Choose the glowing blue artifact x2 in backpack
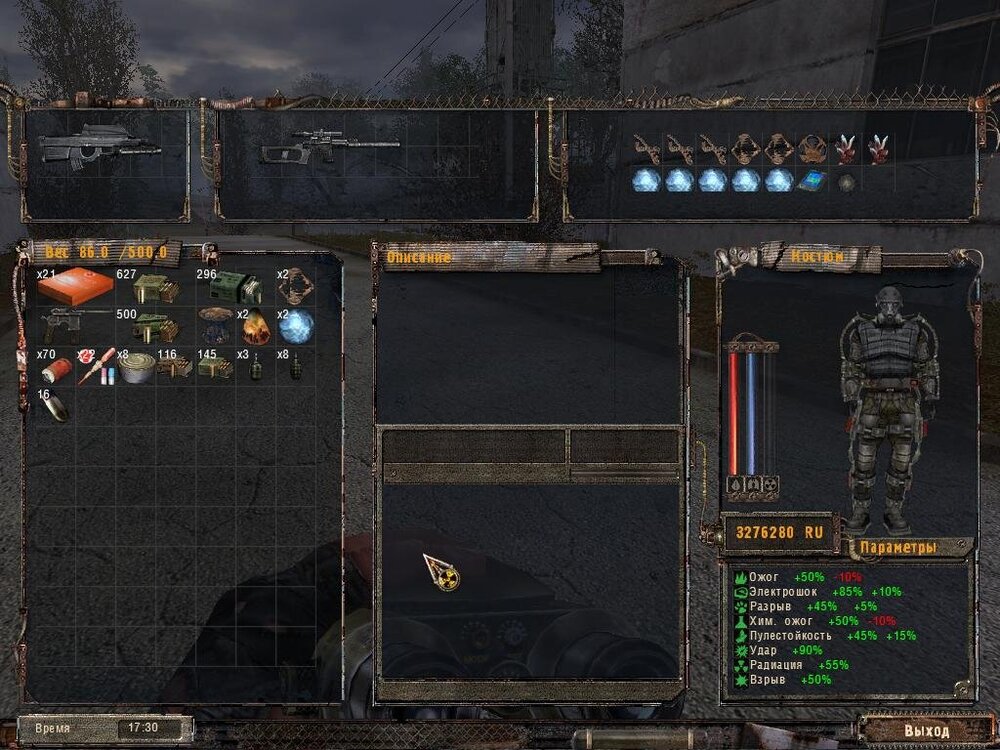 pyautogui.click(x=296, y=326)
